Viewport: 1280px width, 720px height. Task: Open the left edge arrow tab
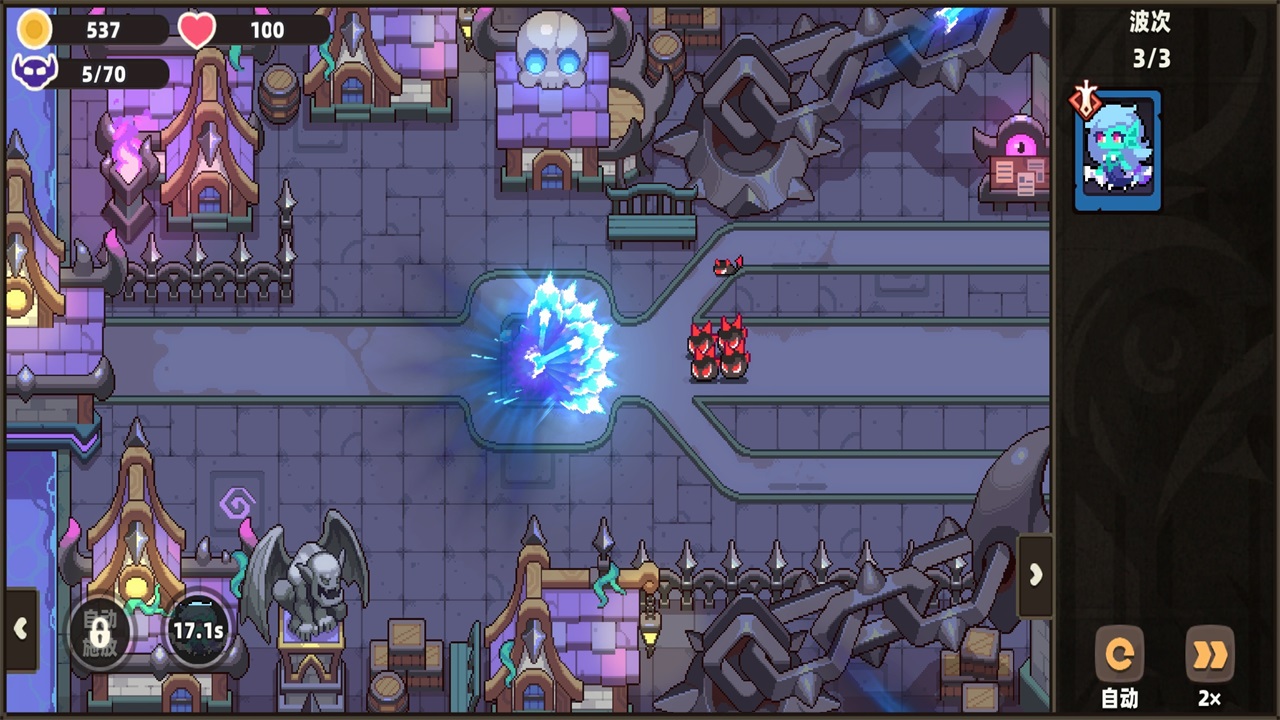point(20,629)
